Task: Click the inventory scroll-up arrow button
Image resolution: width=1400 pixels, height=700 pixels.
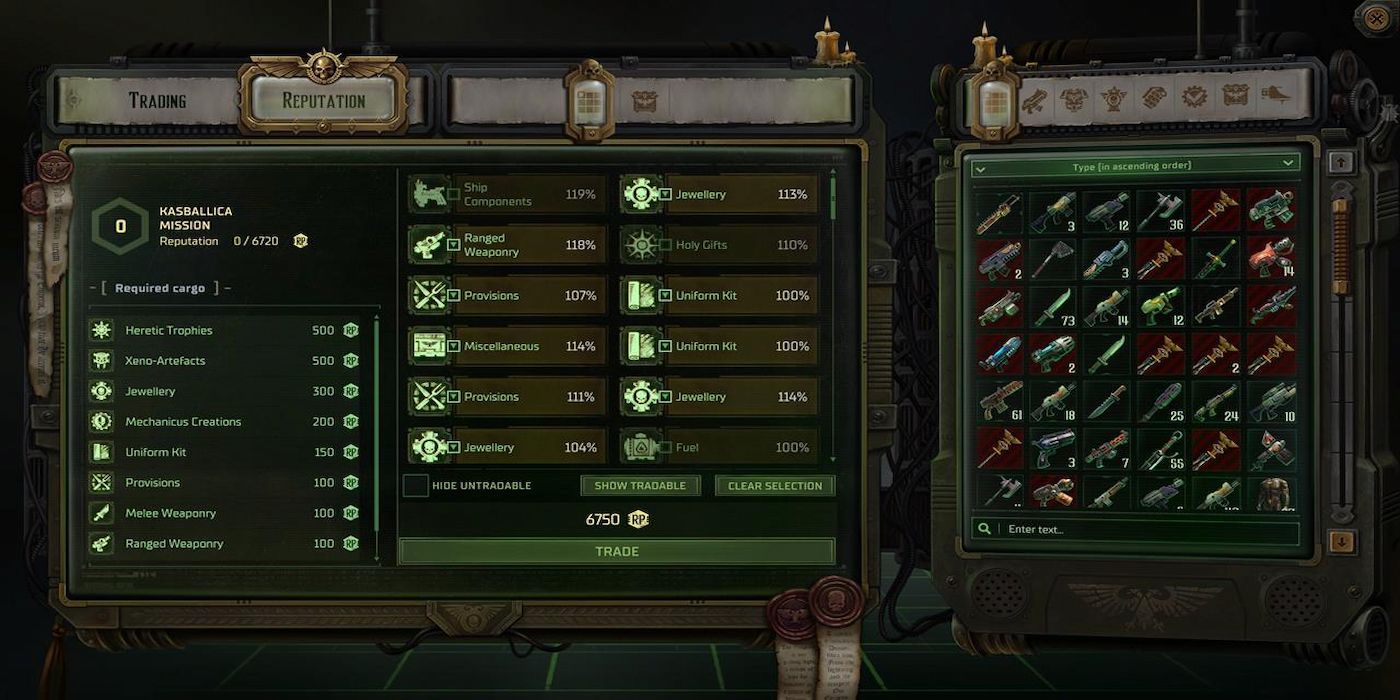Action: pyautogui.click(x=1342, y=162)
